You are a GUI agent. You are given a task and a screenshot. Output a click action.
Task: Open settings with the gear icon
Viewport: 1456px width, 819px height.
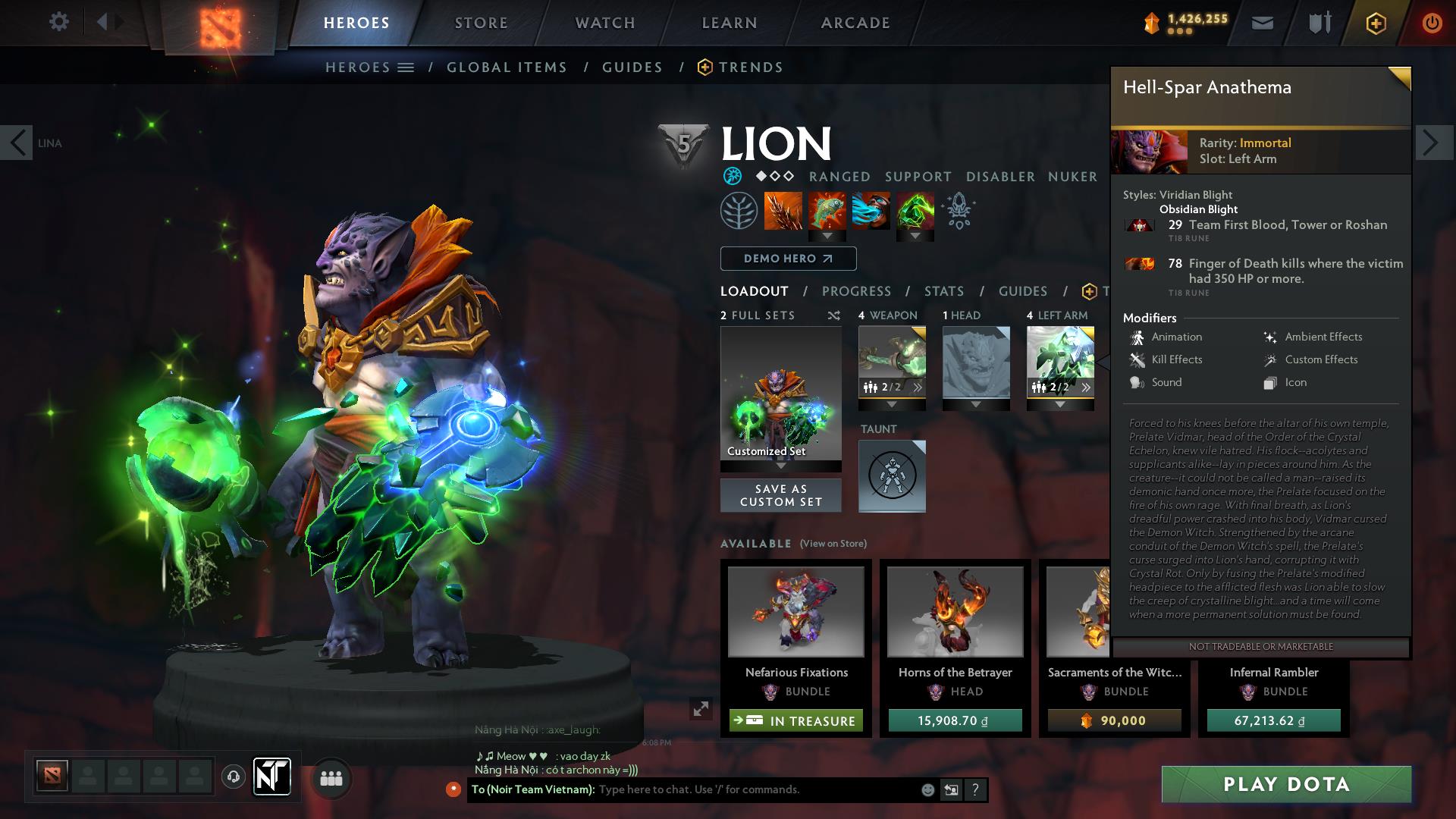[59, 22]
